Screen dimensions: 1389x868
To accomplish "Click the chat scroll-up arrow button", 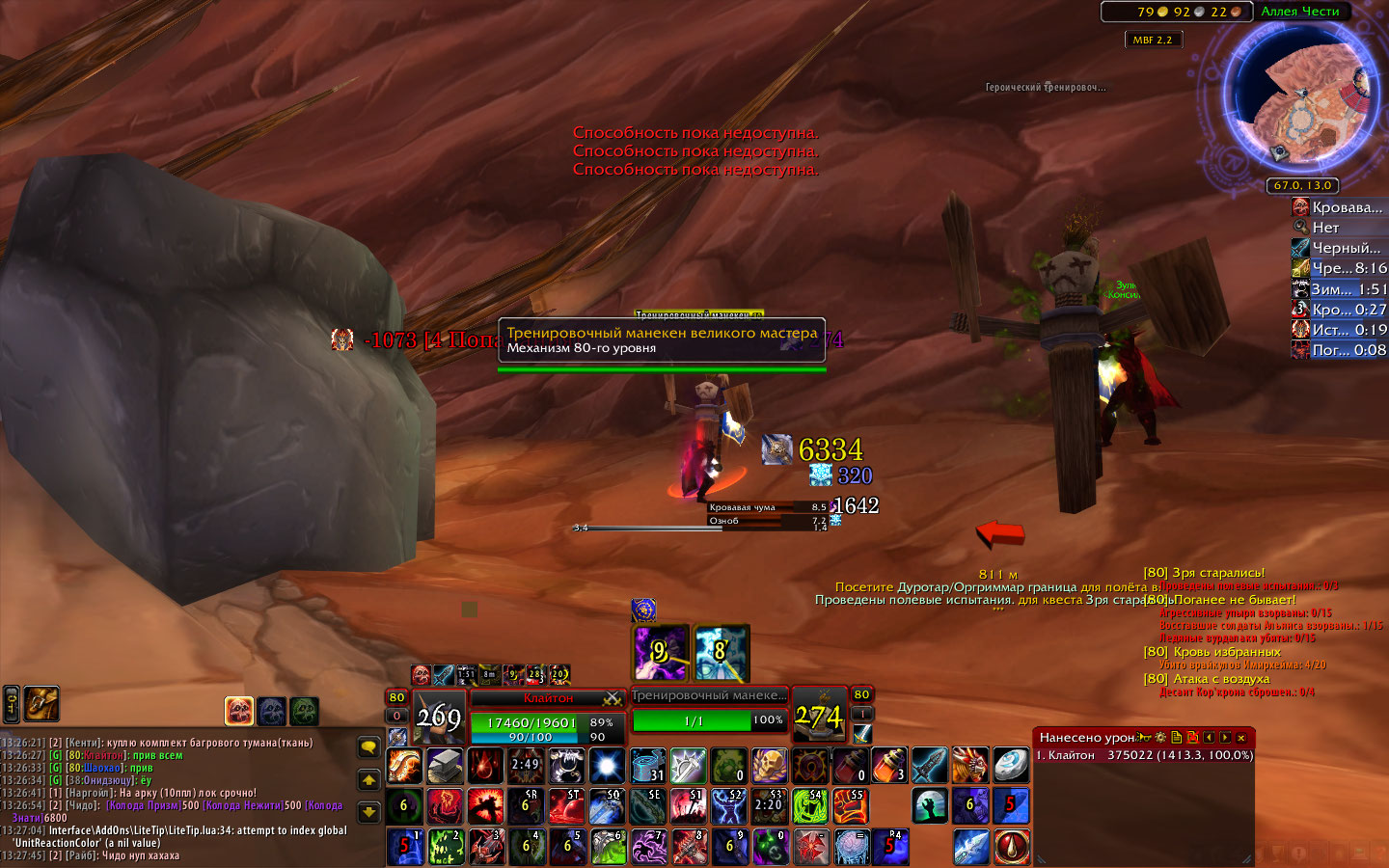I will (368, 779).
